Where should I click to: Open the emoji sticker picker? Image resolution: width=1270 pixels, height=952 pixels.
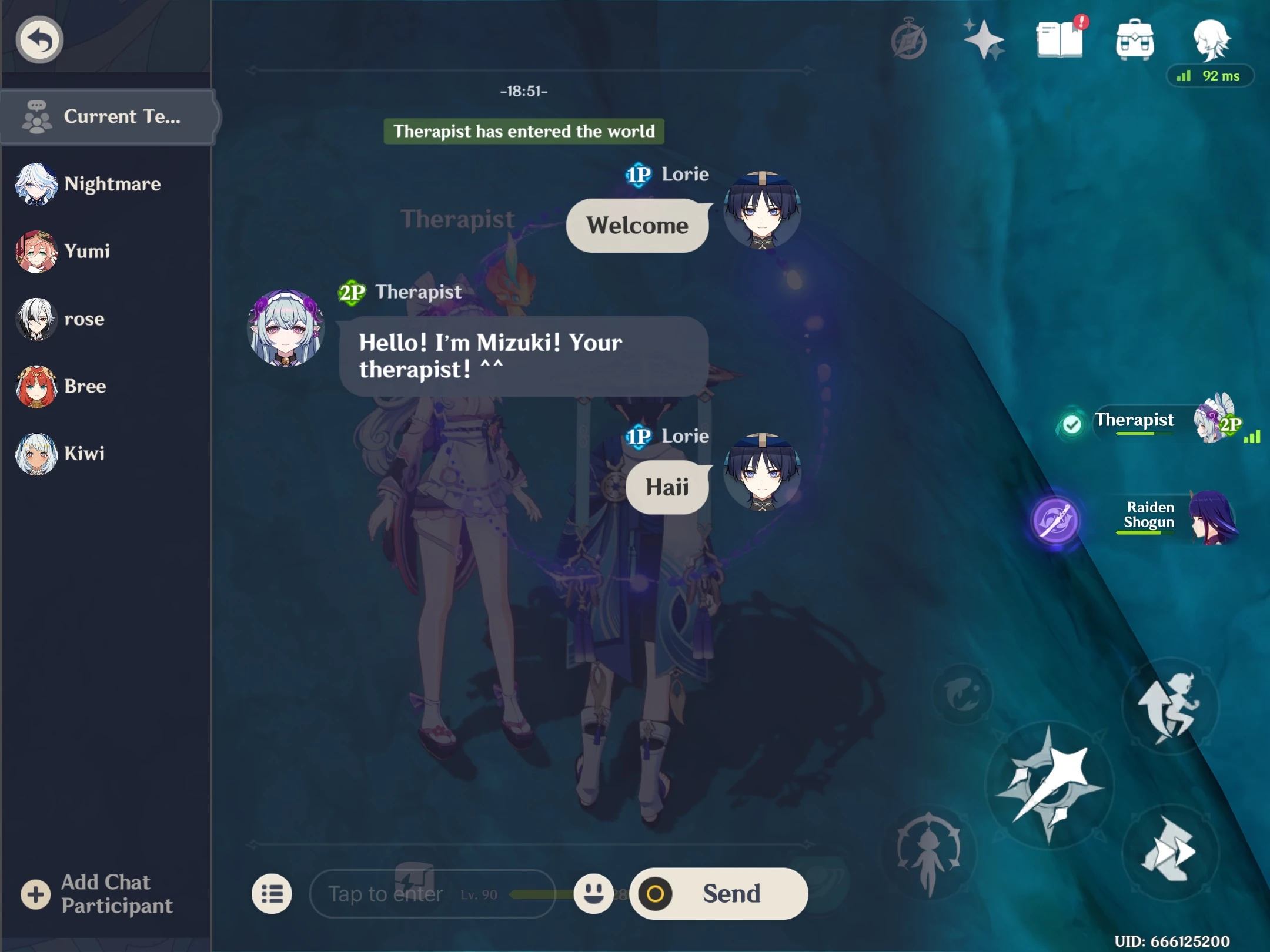coord(596,894)
